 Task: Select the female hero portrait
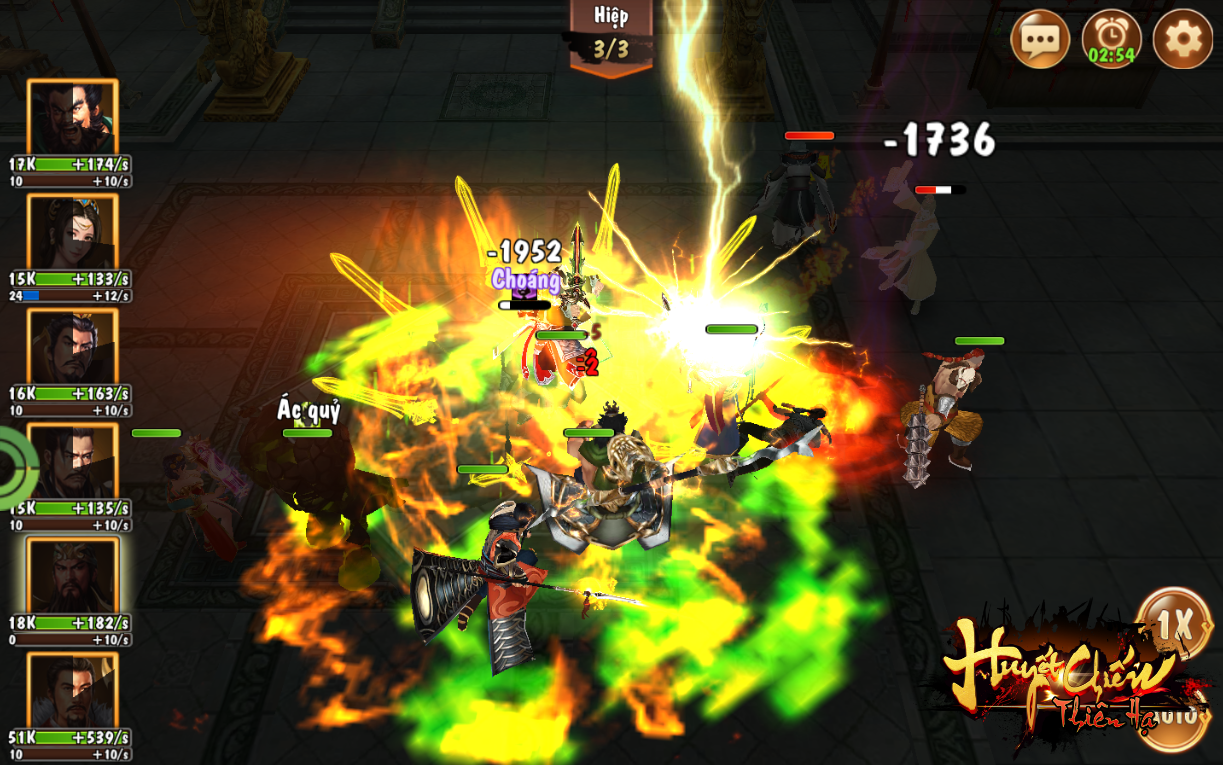point(72,232)
